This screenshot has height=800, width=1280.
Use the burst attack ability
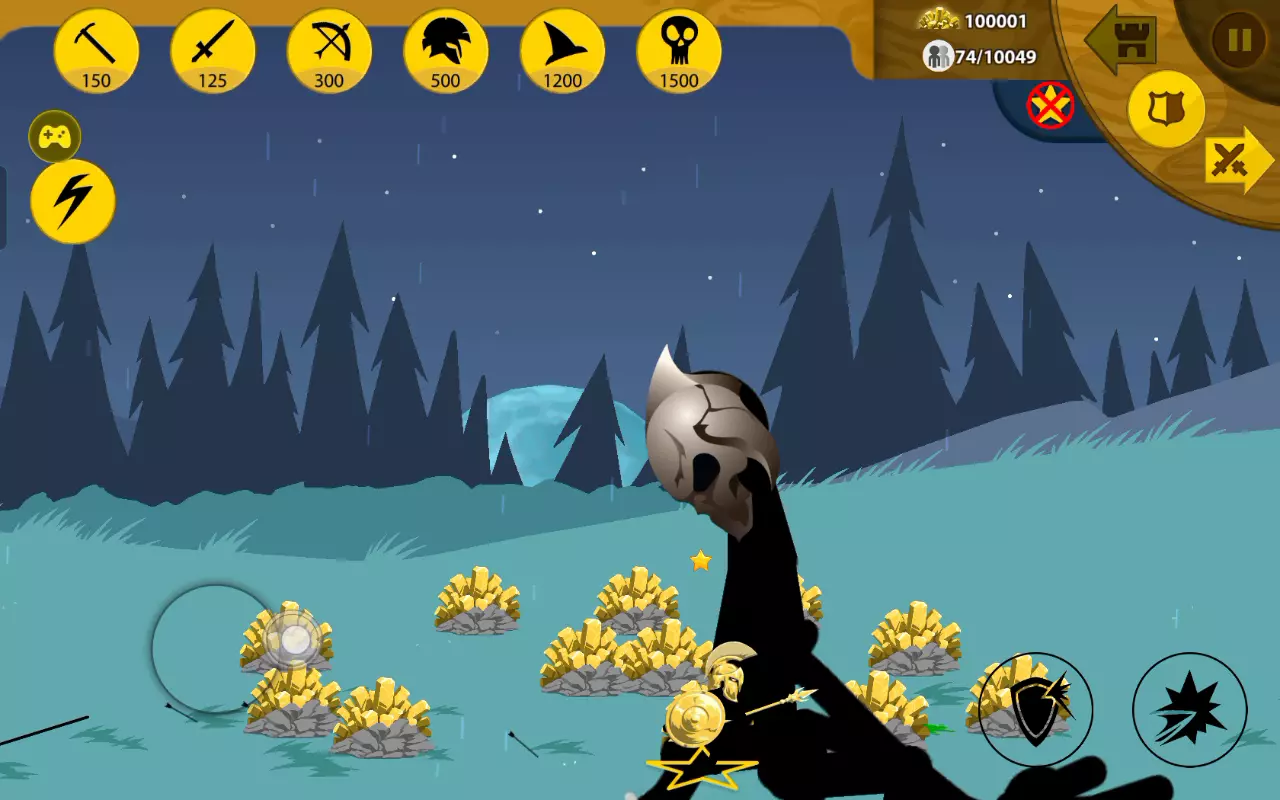click(1189, 709)
